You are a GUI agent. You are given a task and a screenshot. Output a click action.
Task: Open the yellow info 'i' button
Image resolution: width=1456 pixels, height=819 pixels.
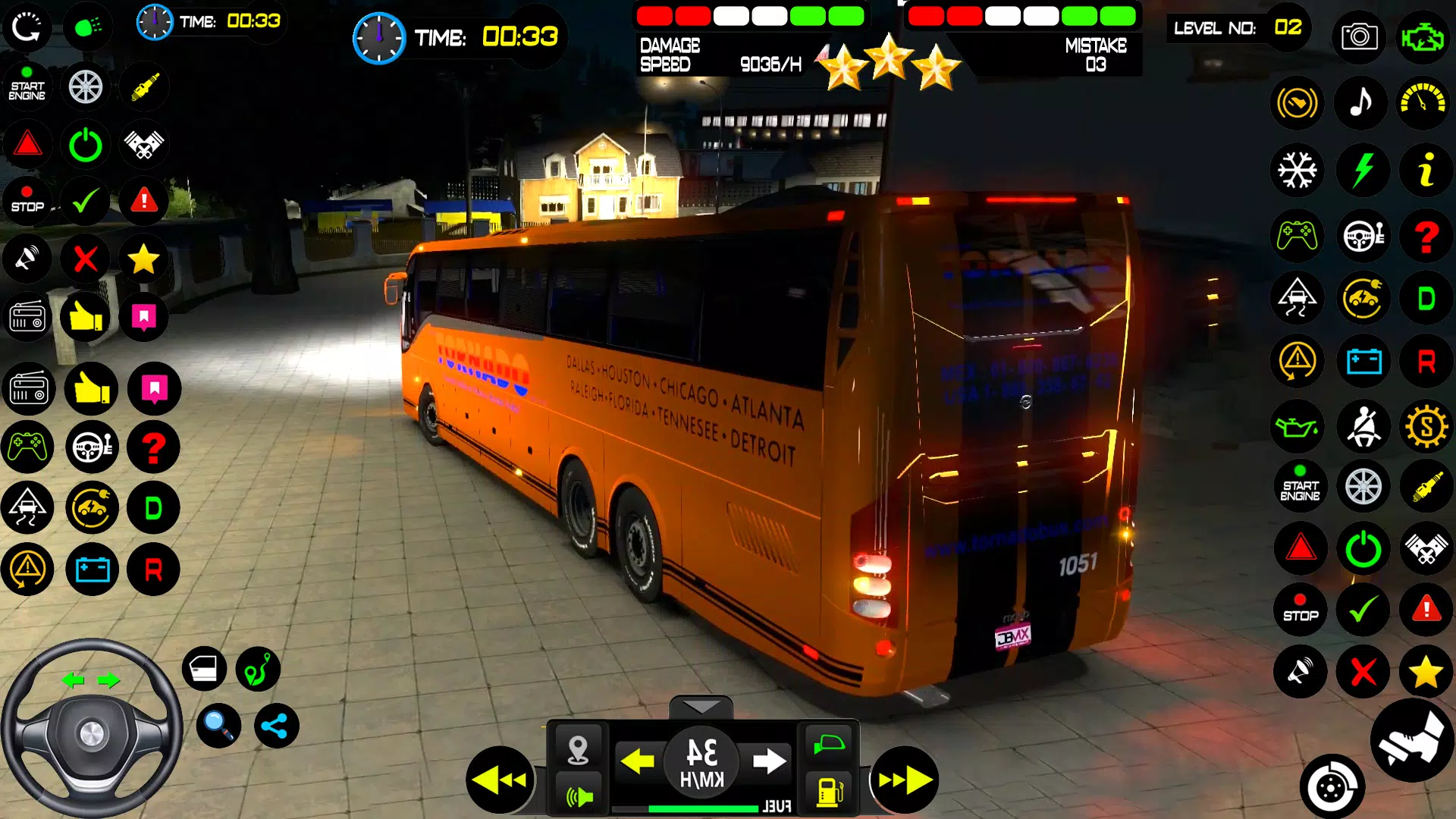1426,169
